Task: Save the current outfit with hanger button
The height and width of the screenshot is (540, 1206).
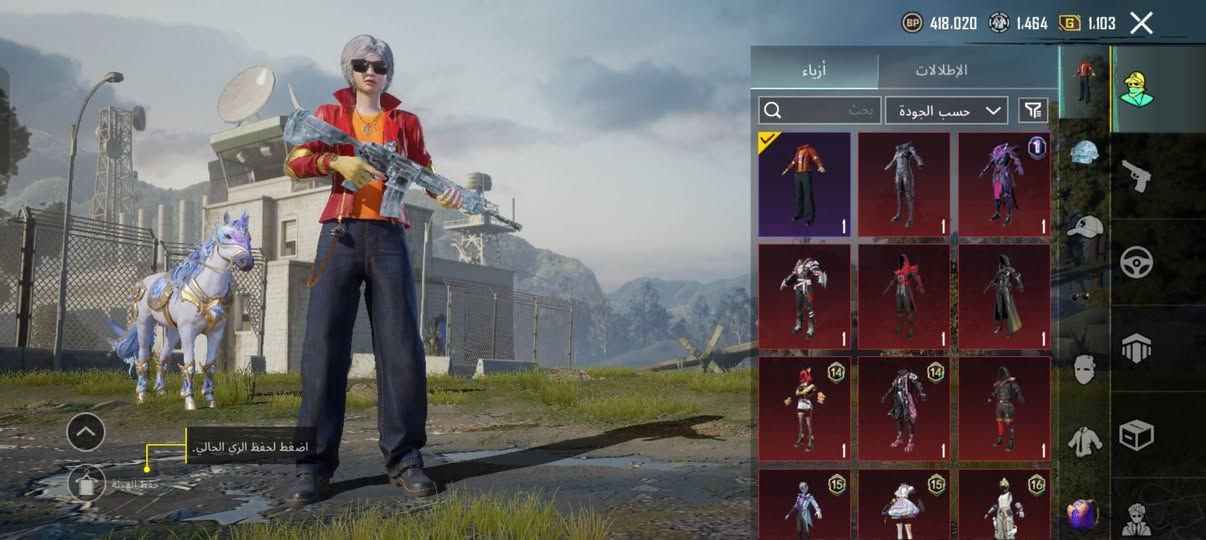Action: click(x=86, y=483)
